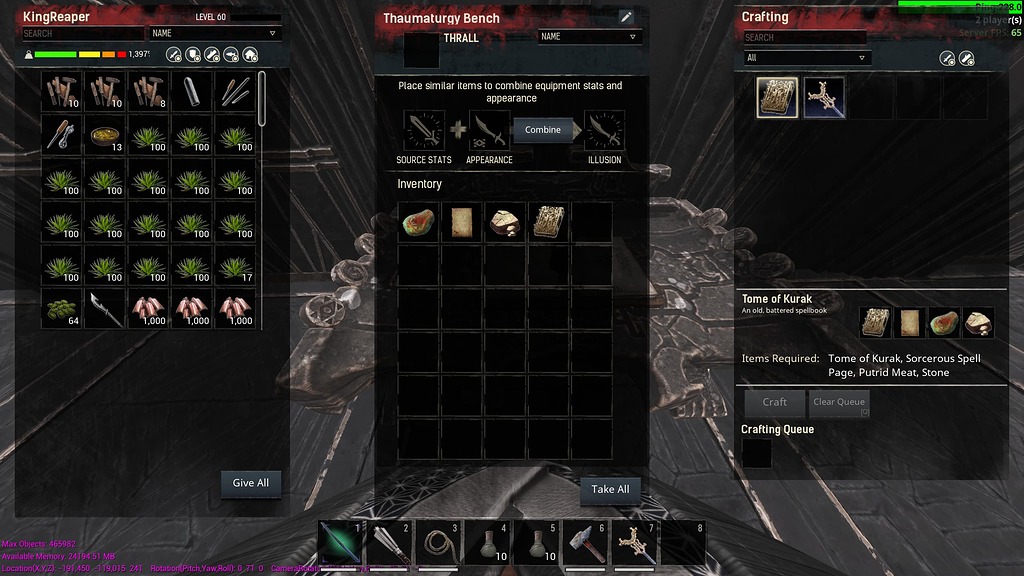Select the Tome of Kurak recipe
1024x576 pixels.
click(777, 98)
